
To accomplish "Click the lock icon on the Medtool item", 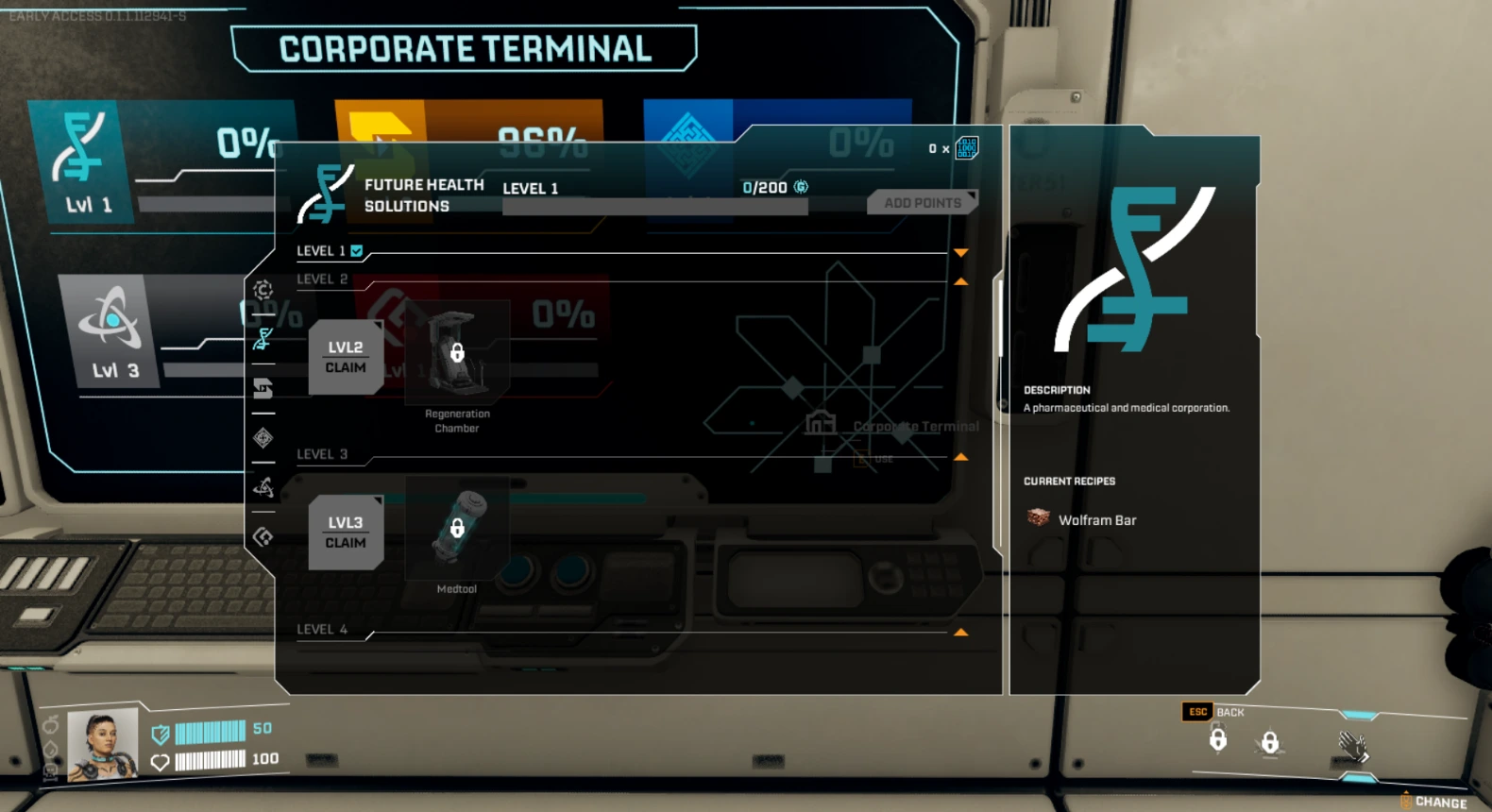I will click(x=458, y=529).
